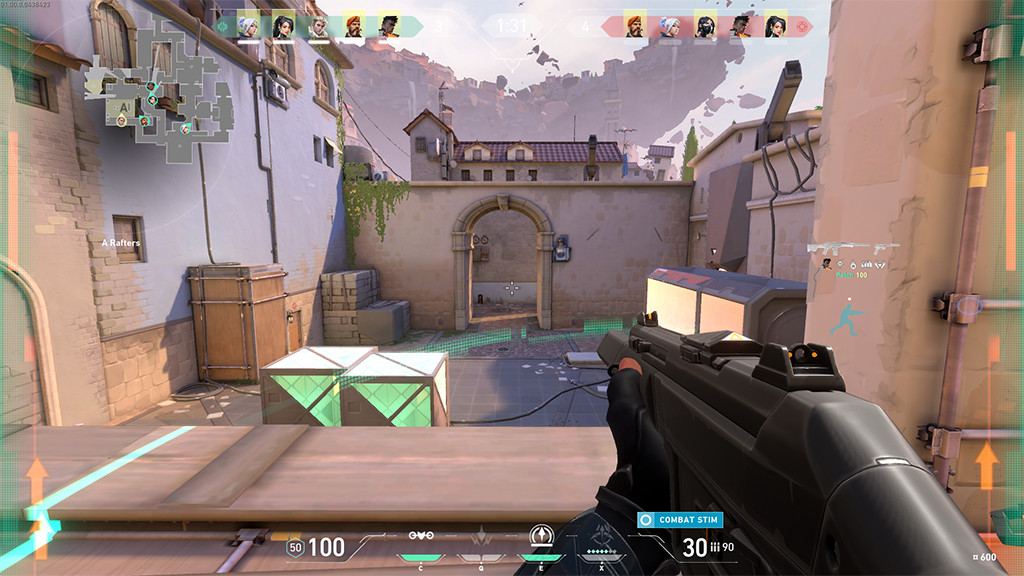
Task: Pick red team's Phoenix portrait
Action: (x=740, y=26)
